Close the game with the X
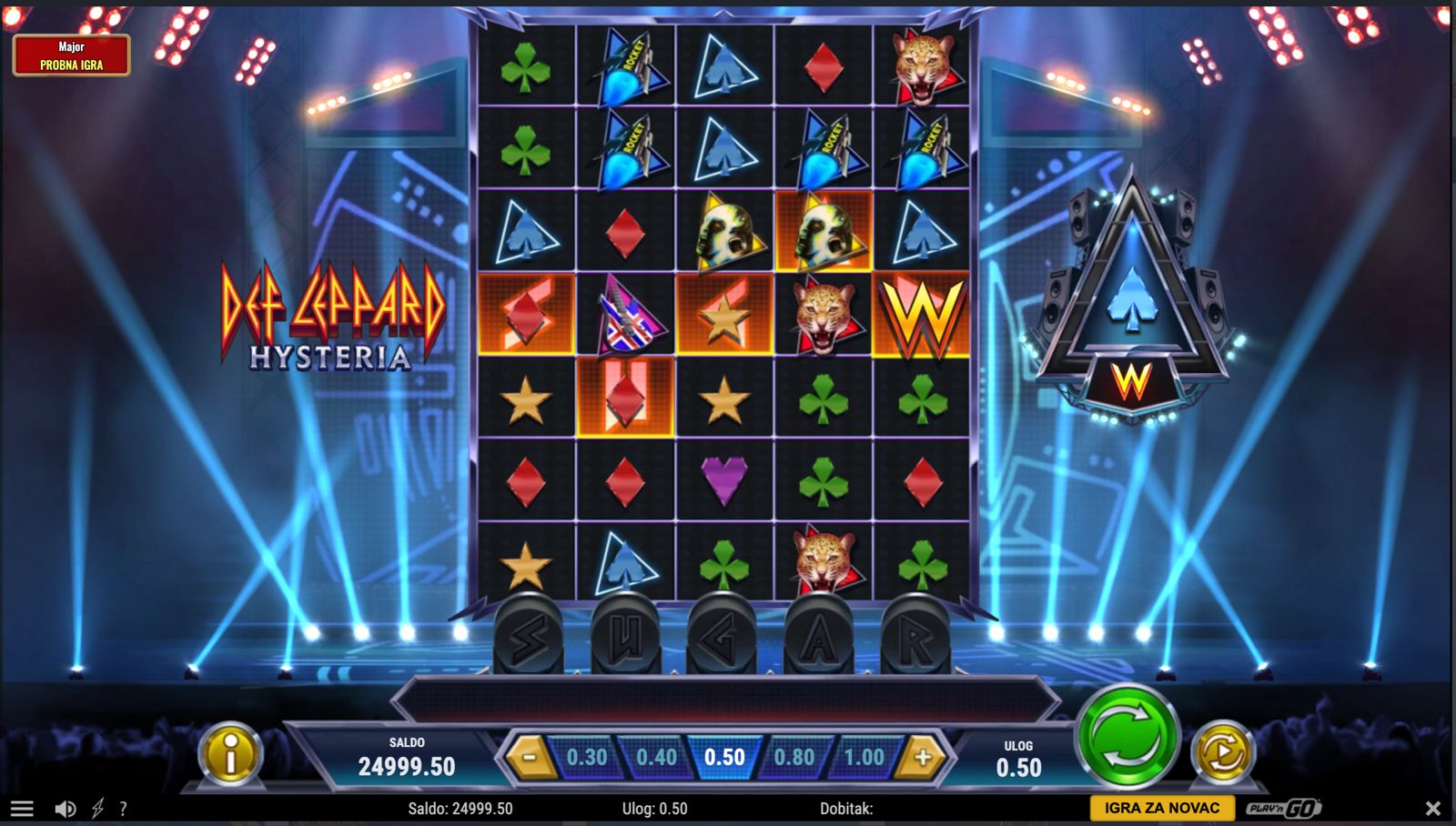 [1432, 808]
